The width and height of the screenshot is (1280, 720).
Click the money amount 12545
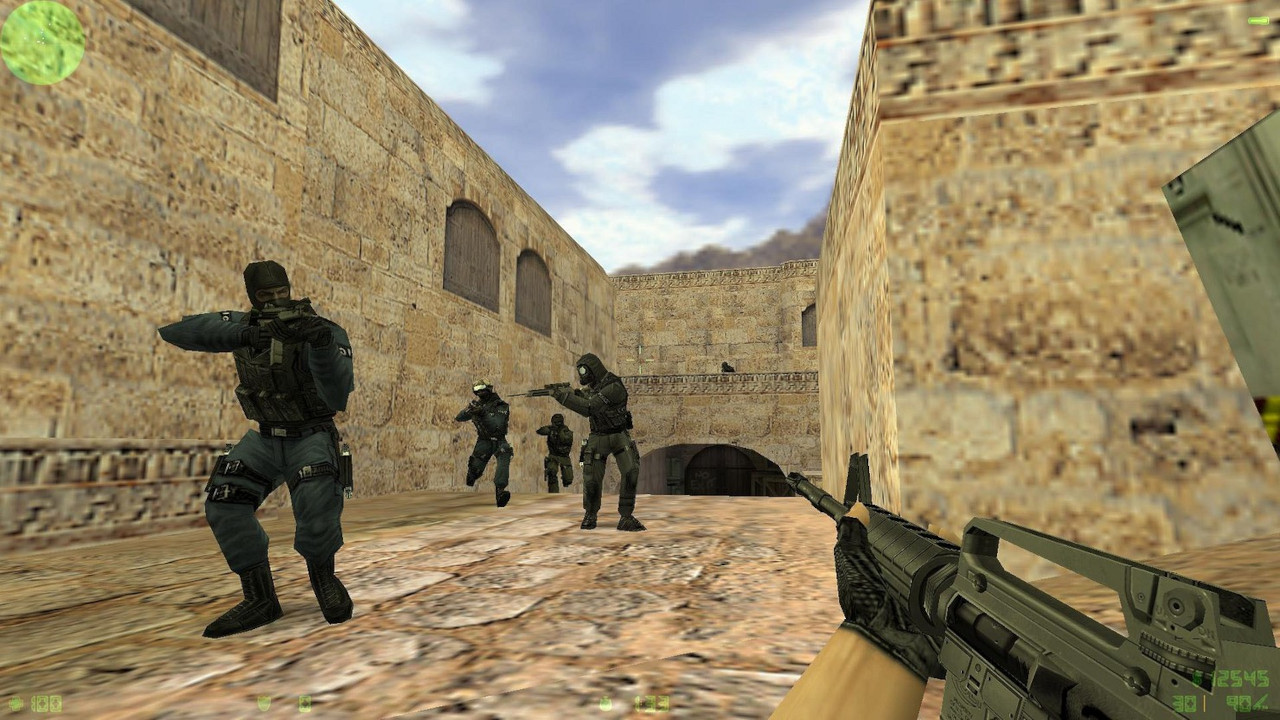1238,678
